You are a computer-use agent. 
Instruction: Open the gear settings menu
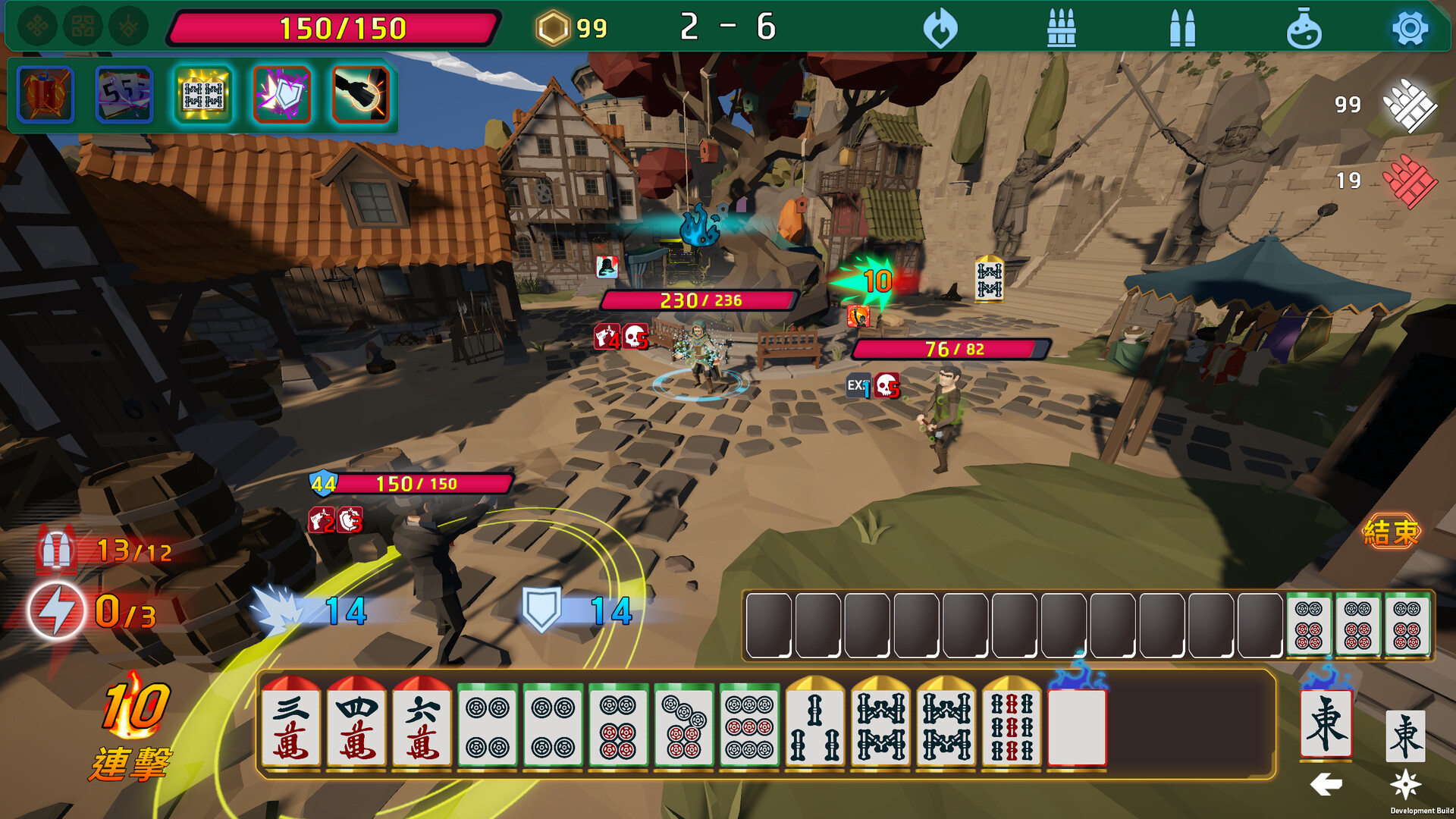tap(1410, 29)
